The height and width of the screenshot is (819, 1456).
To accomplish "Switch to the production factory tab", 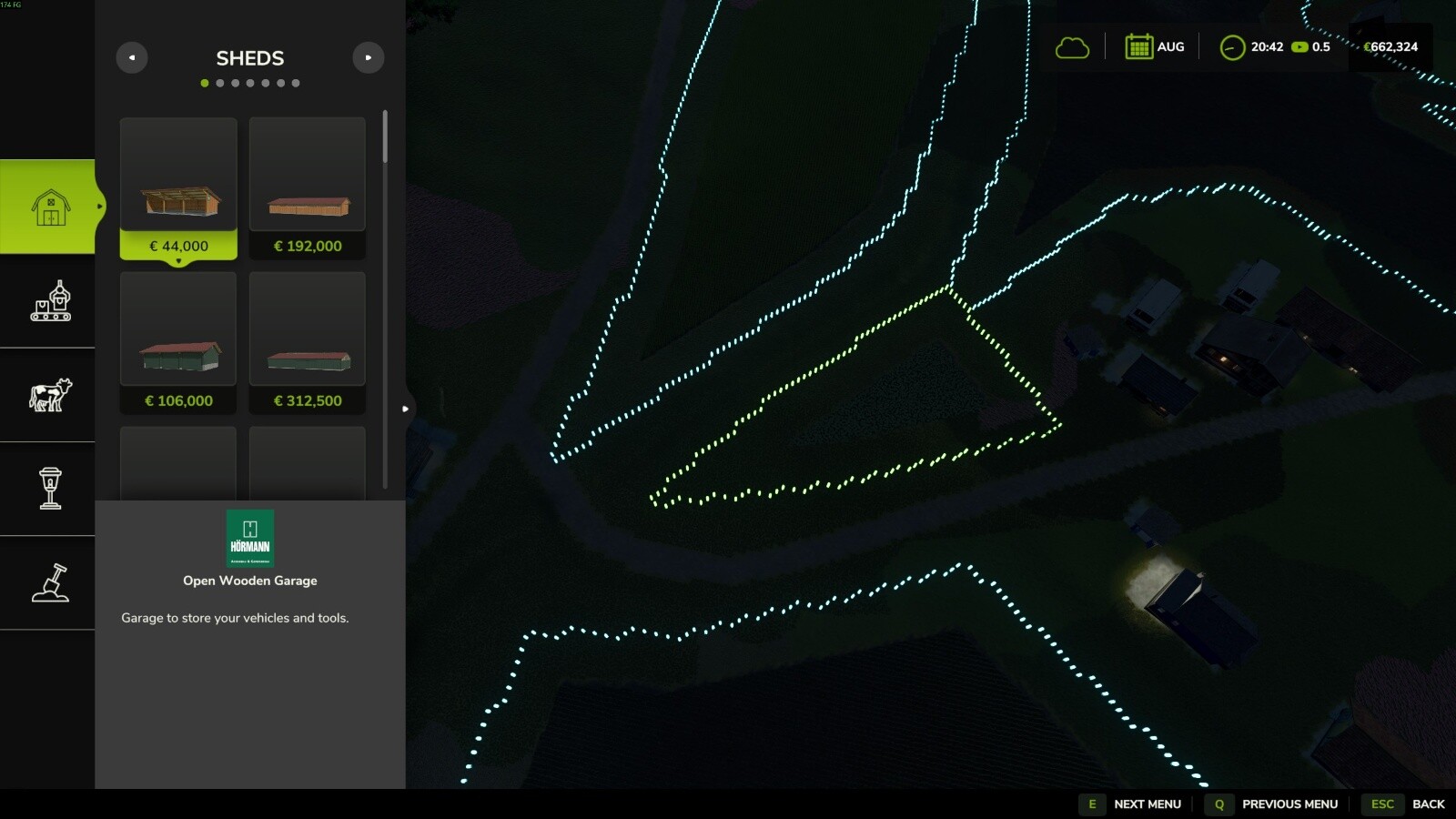I will click(50, 301).
